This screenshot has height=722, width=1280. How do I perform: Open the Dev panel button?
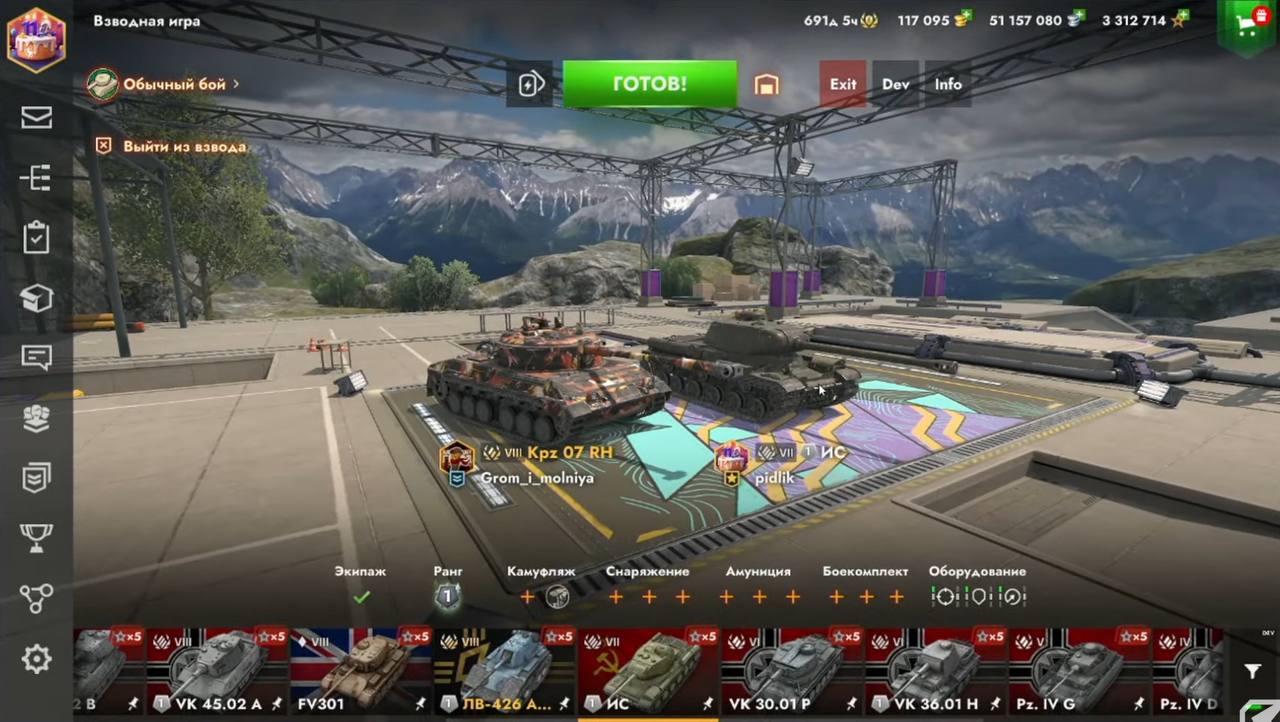coord(896,84)
